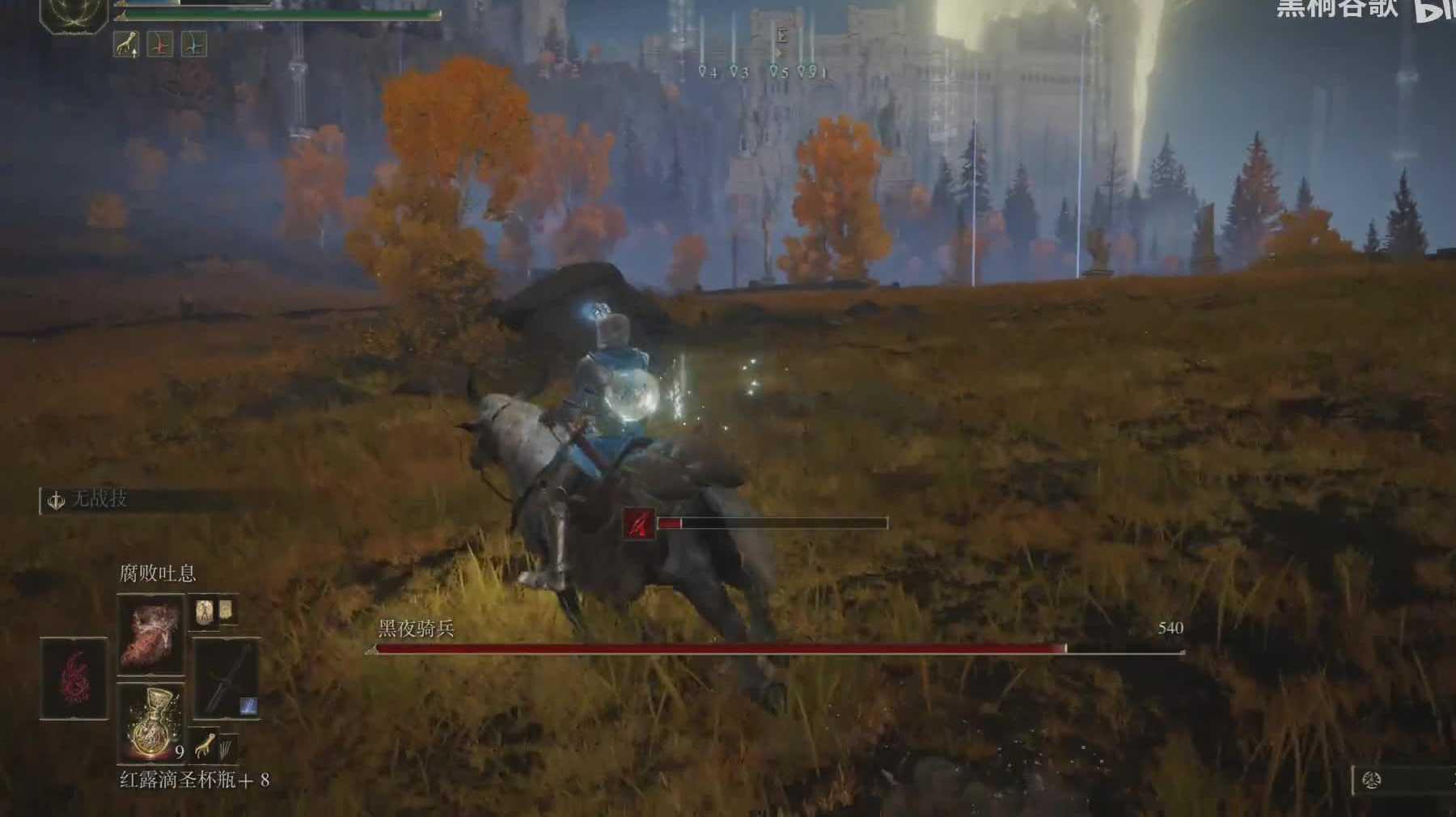Use the 红露滴圣杯瓶 flask slot
The image size is (1456, 817).
[150, 722]
